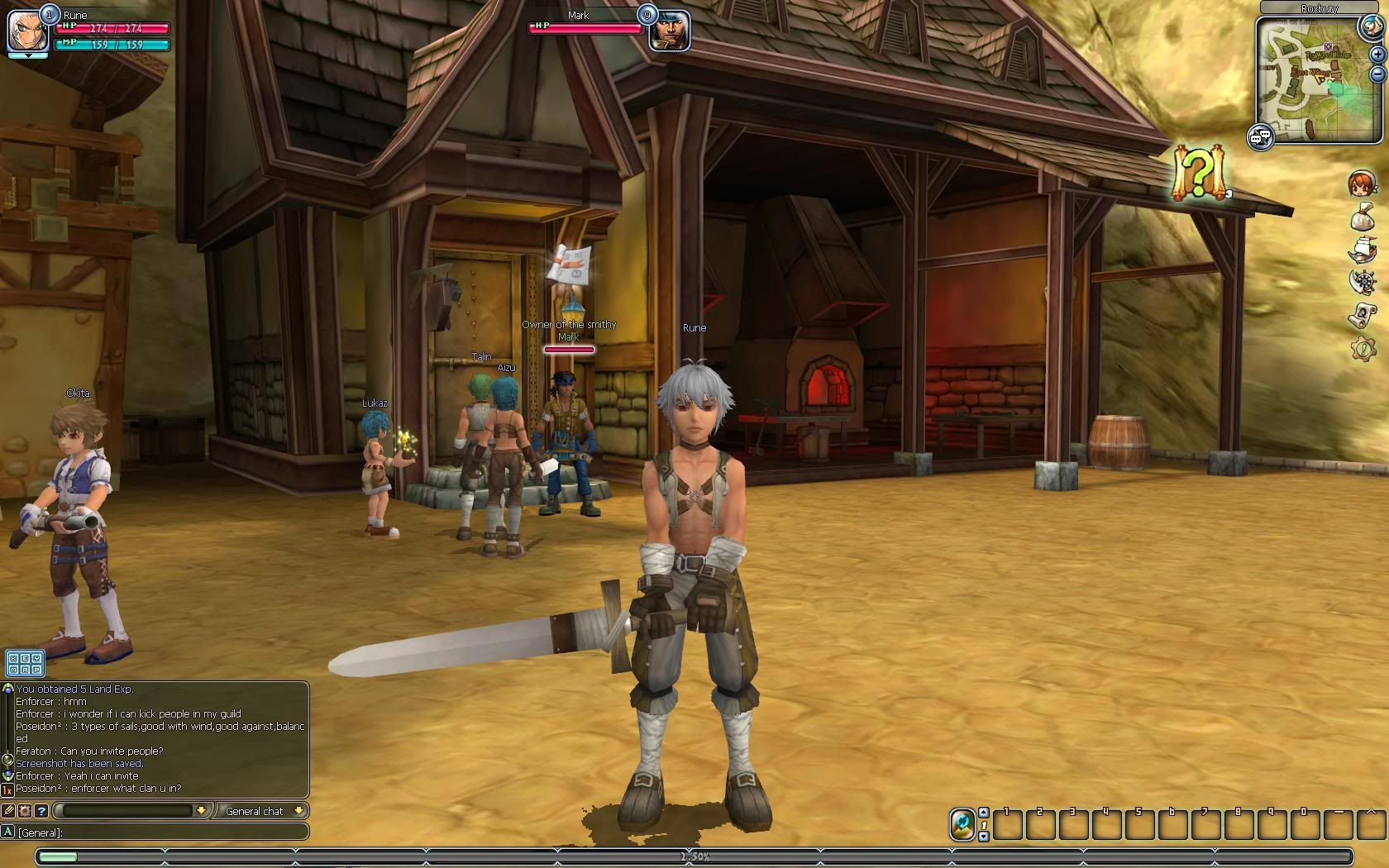The image size is (1389, 868).
Task: Zoom in the minimap with plus button
Action: (x=1377, y=54)
